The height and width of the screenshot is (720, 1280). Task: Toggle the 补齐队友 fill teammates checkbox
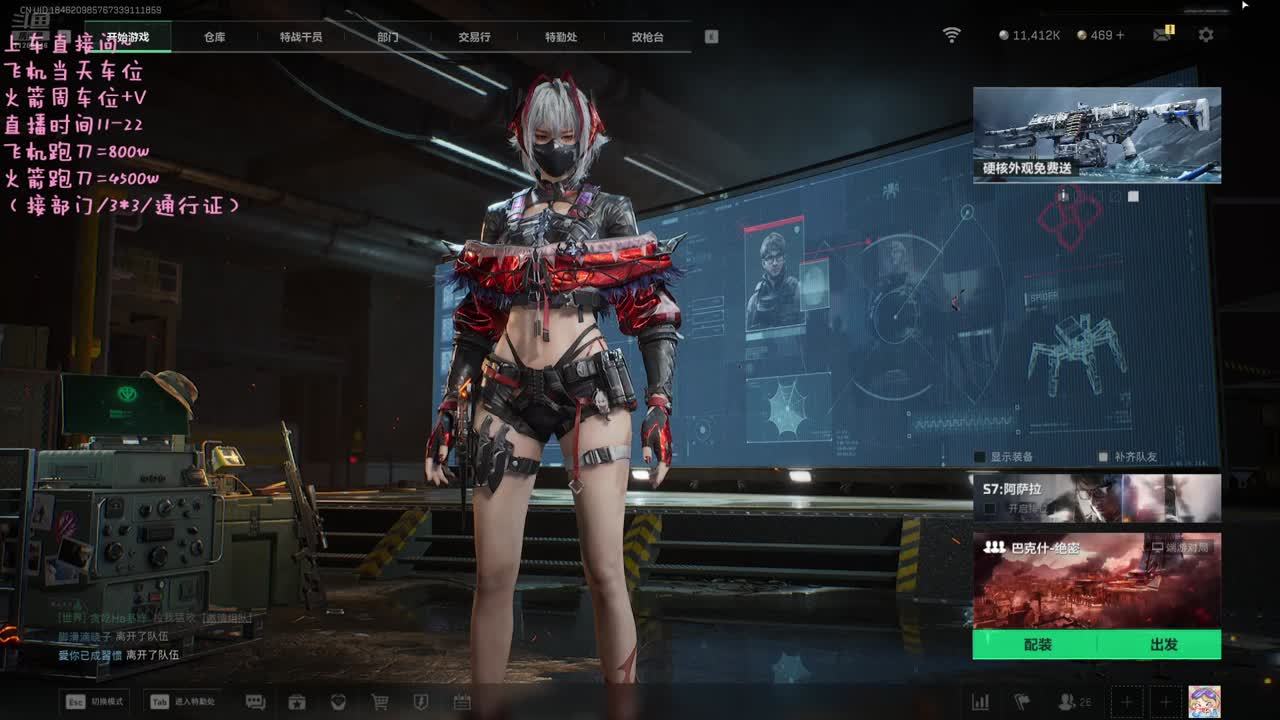pyautogui.click(x=1104, y=457)
